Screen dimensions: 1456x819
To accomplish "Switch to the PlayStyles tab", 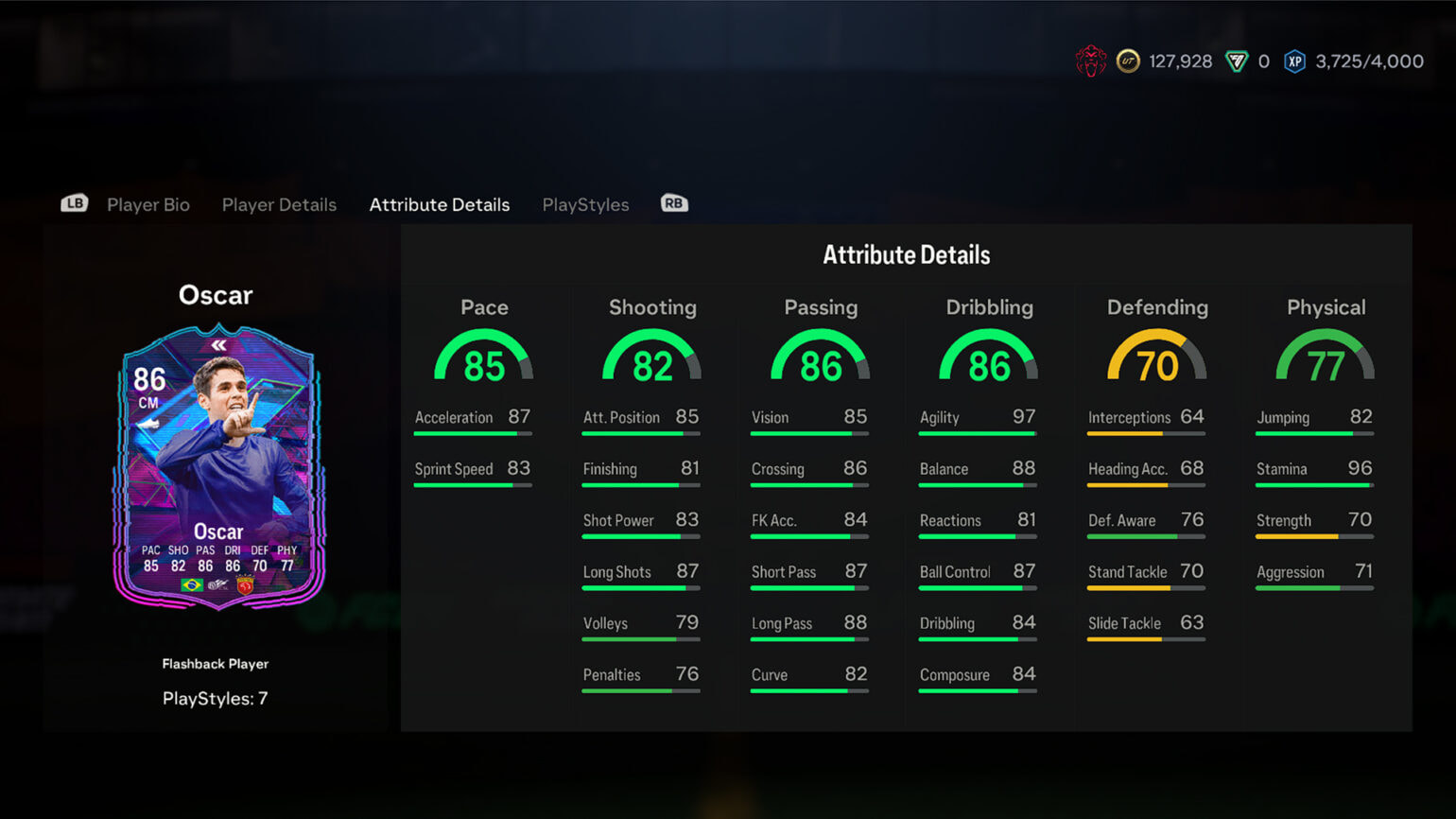I will pos(585,204).
